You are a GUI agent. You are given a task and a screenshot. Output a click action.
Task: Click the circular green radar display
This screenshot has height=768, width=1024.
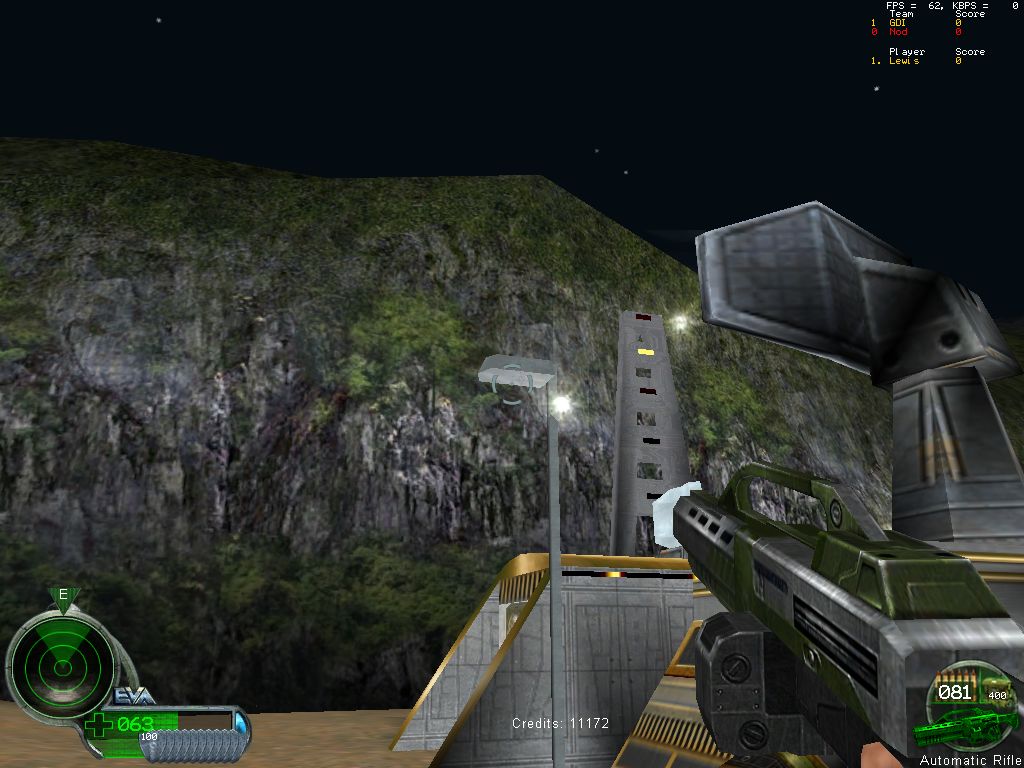coord(62,662)
